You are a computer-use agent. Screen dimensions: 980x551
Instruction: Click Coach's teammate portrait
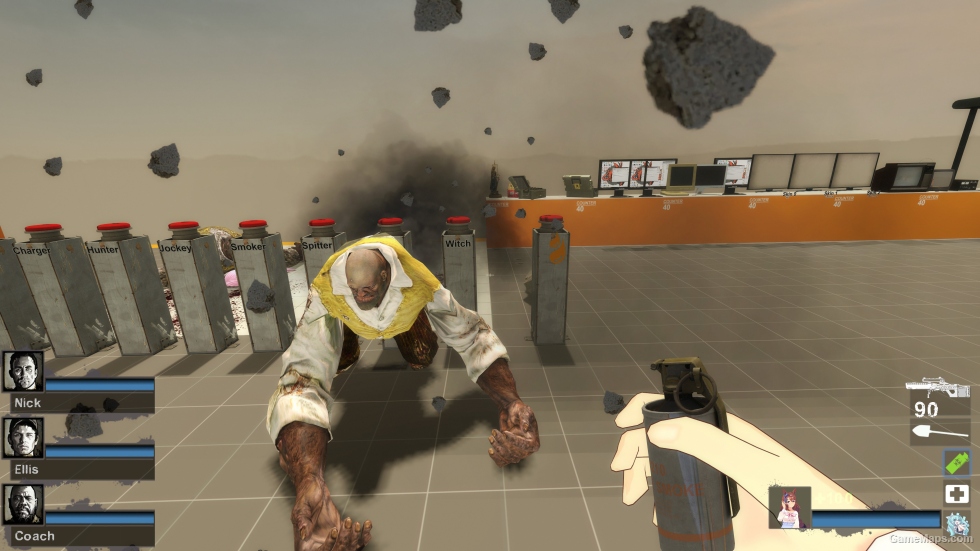23,504
